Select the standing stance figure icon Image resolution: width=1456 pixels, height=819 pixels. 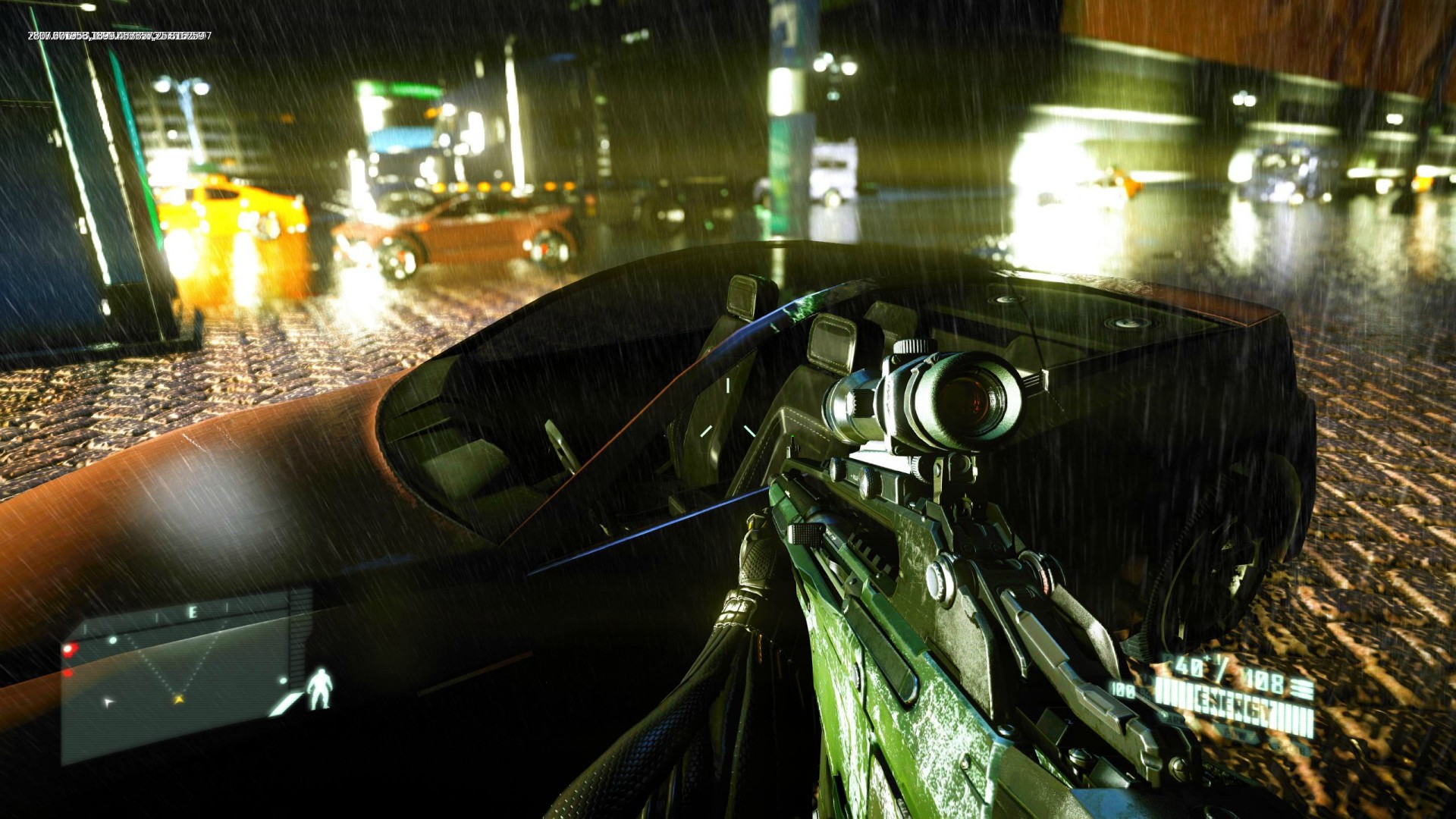click(x=321, y=689)
